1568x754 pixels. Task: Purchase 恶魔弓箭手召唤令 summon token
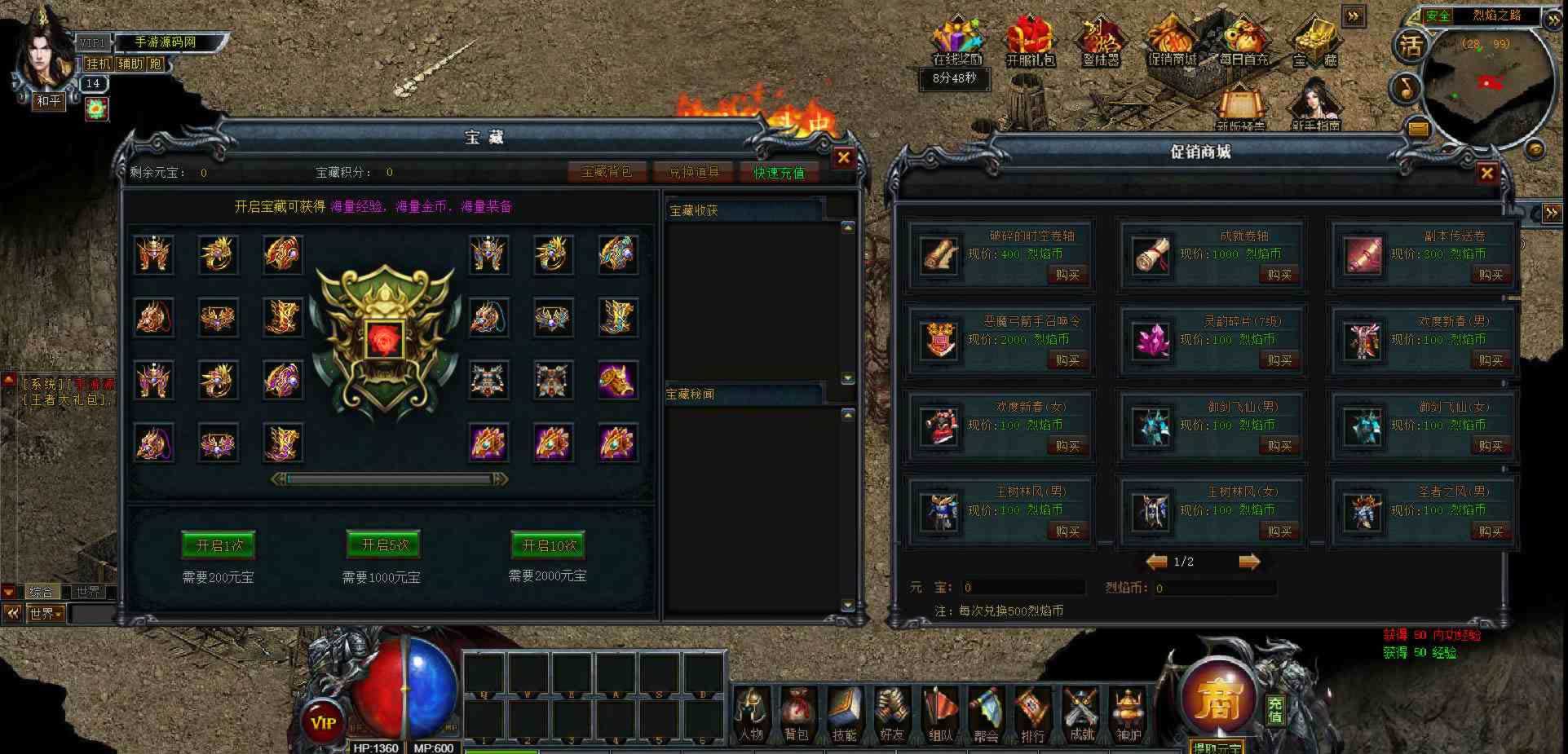click(1067, 360)
